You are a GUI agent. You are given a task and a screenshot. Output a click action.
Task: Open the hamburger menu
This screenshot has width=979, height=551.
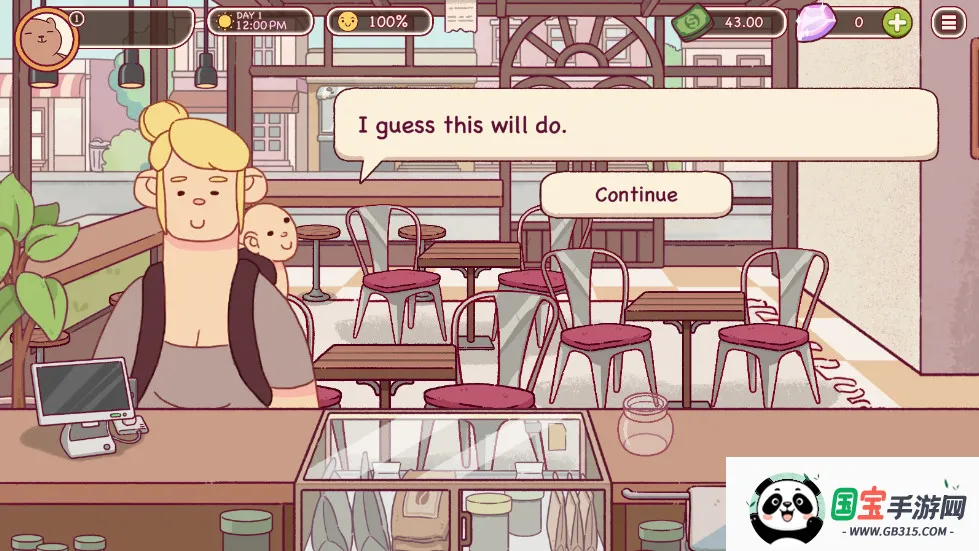click(x=948, y=22)
